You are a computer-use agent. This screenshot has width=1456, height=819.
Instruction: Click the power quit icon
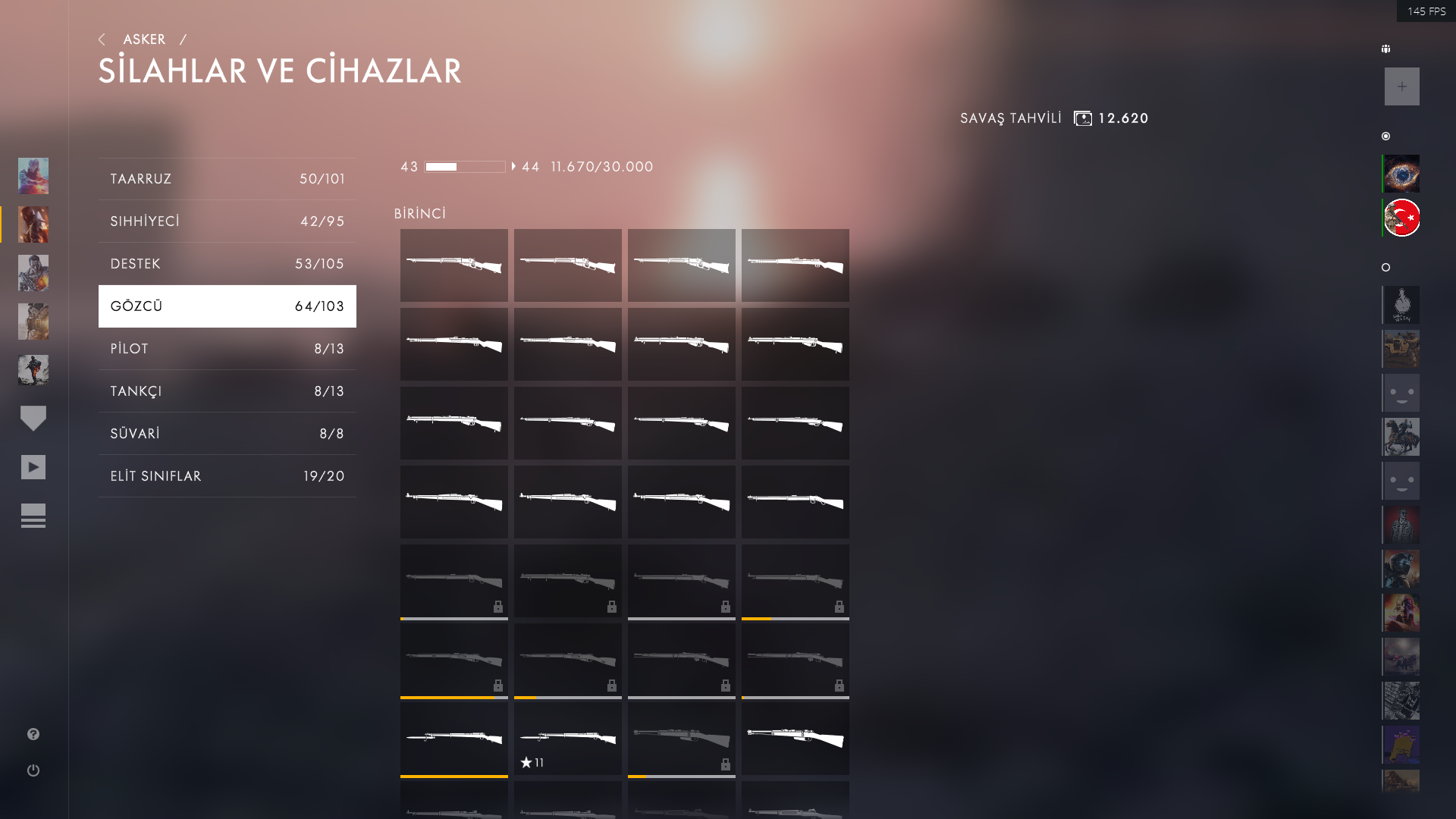[33, 770]
